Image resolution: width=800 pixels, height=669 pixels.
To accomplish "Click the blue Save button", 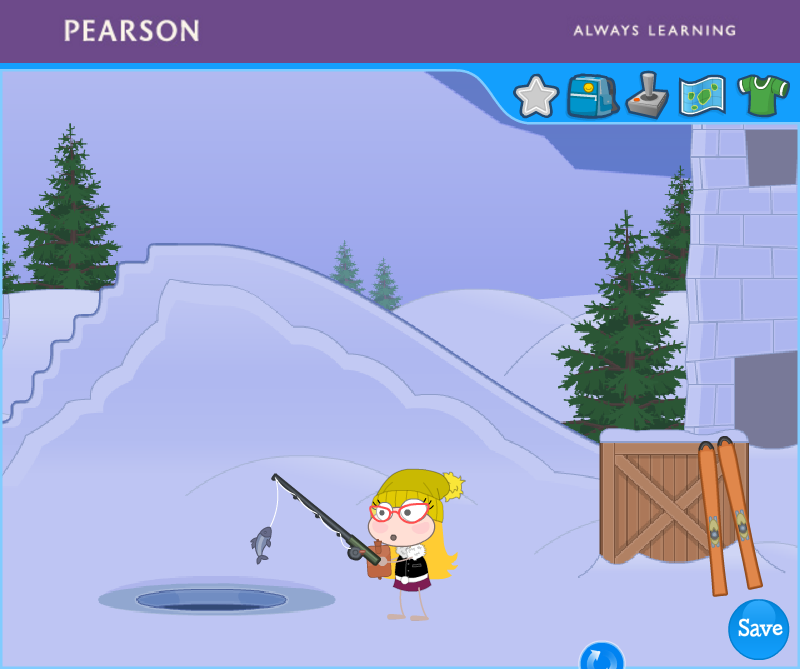I will (x=759, y=629).
